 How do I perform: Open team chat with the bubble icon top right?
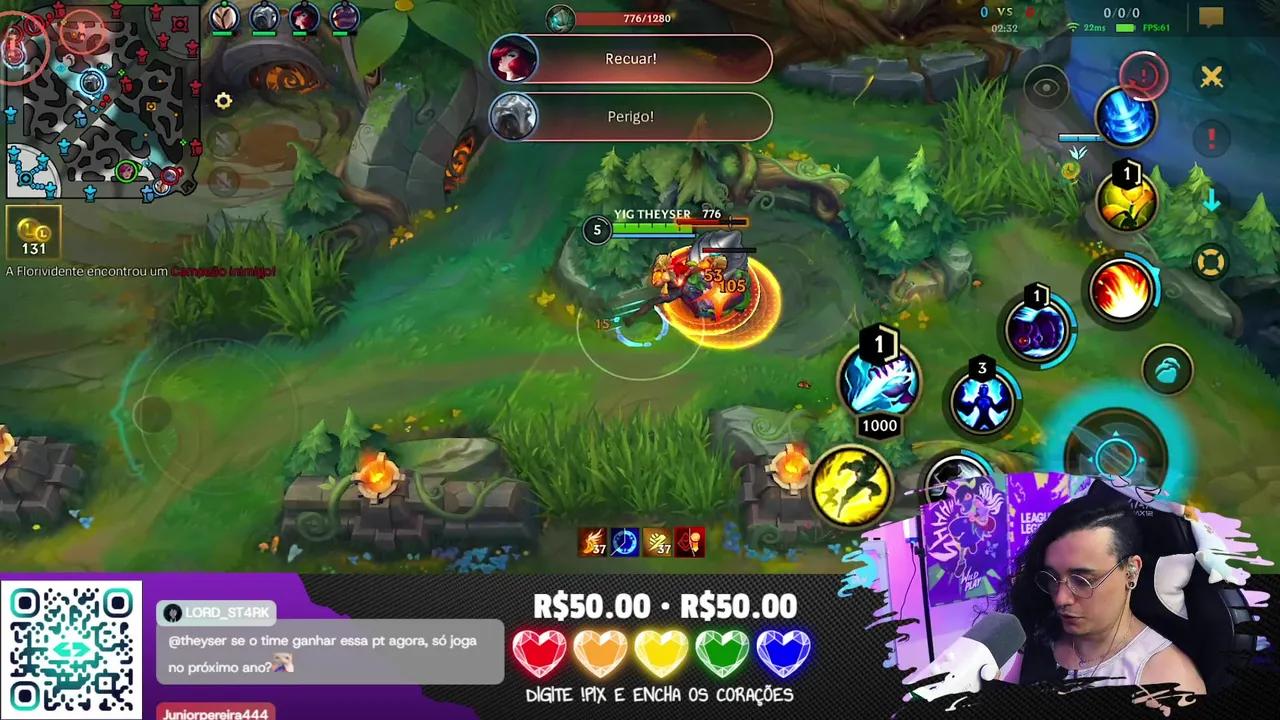pos(1212,14)
